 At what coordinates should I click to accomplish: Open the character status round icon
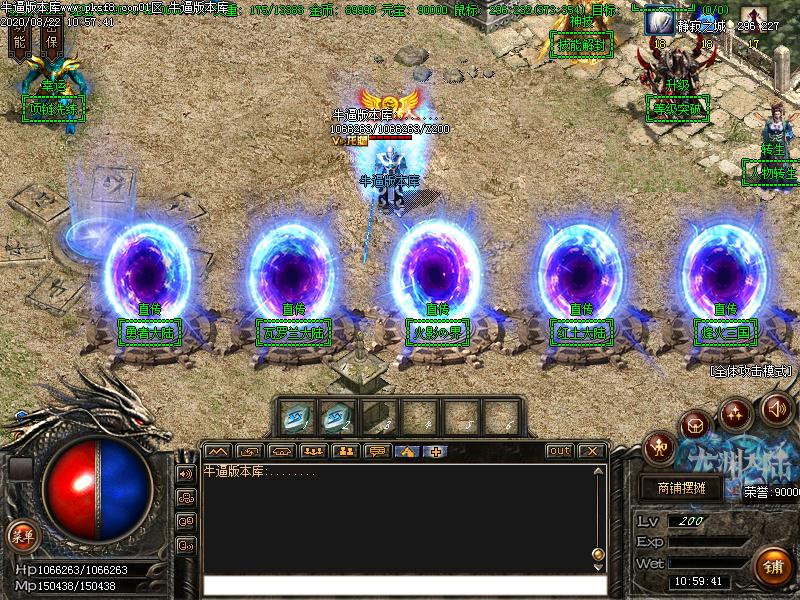pyautogui.click(x=658, y=445)
